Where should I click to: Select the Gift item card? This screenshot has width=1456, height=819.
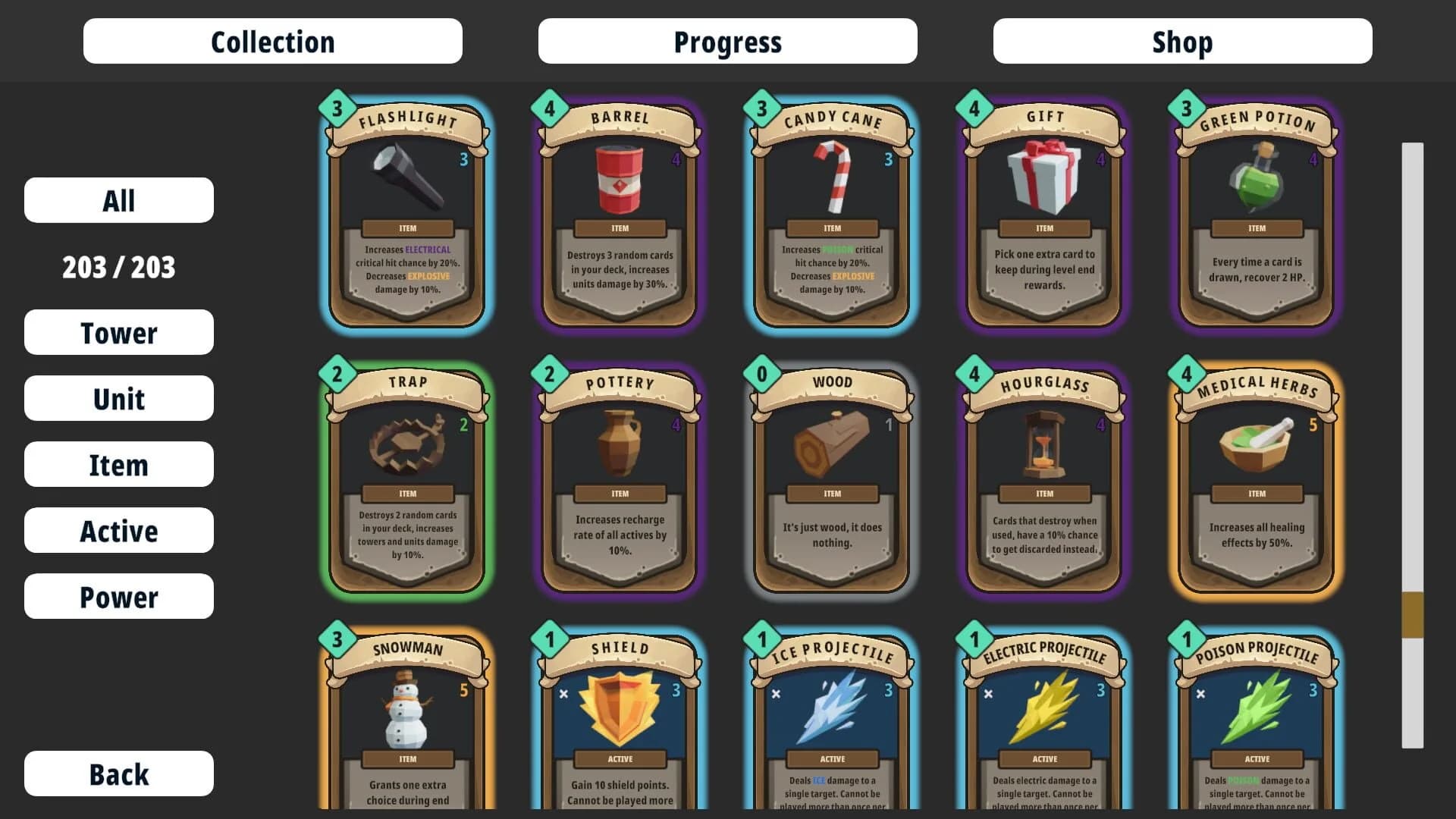click(x=1043, y=212)
